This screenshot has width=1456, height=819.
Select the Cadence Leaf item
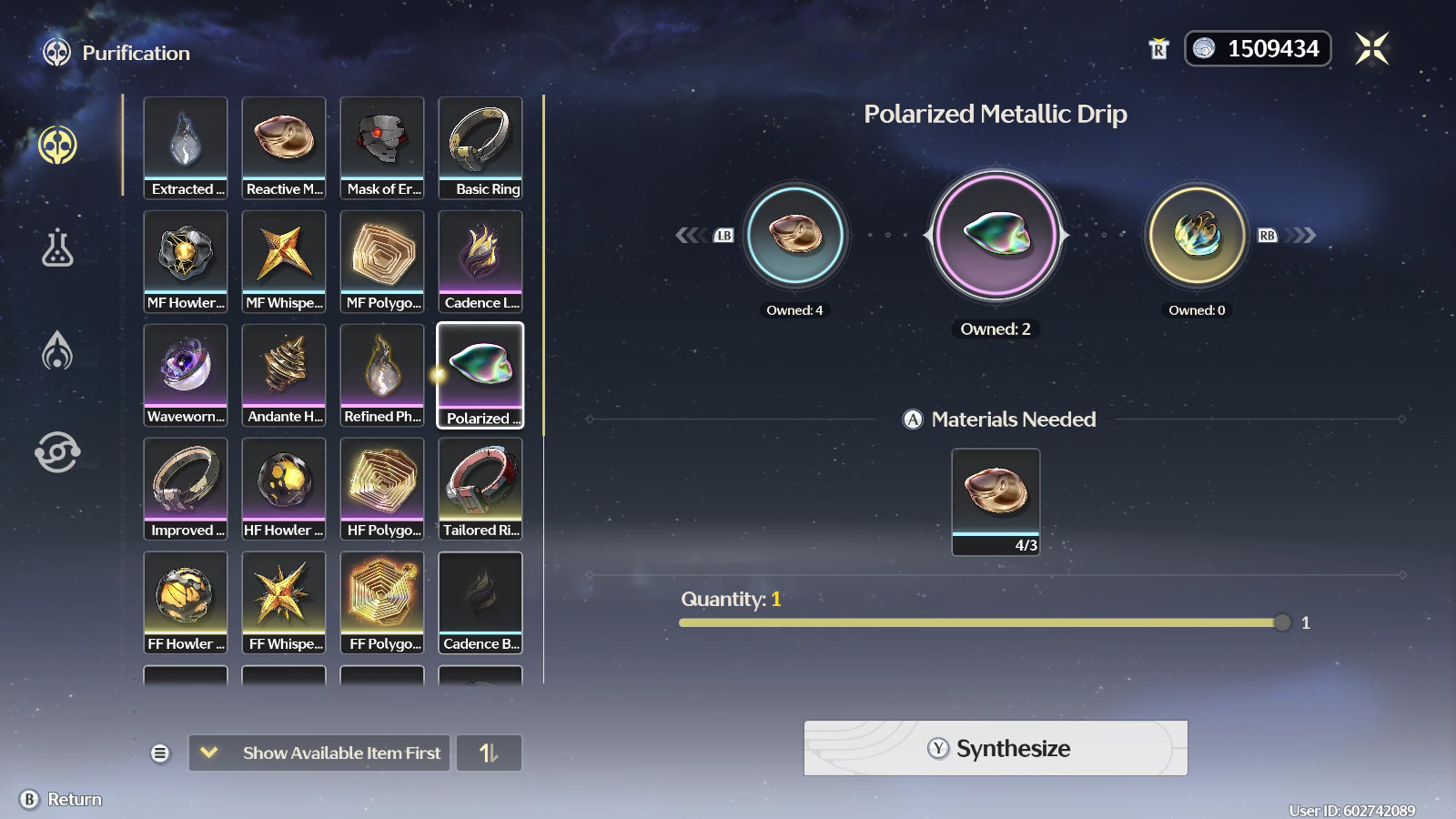pos(480,261)
